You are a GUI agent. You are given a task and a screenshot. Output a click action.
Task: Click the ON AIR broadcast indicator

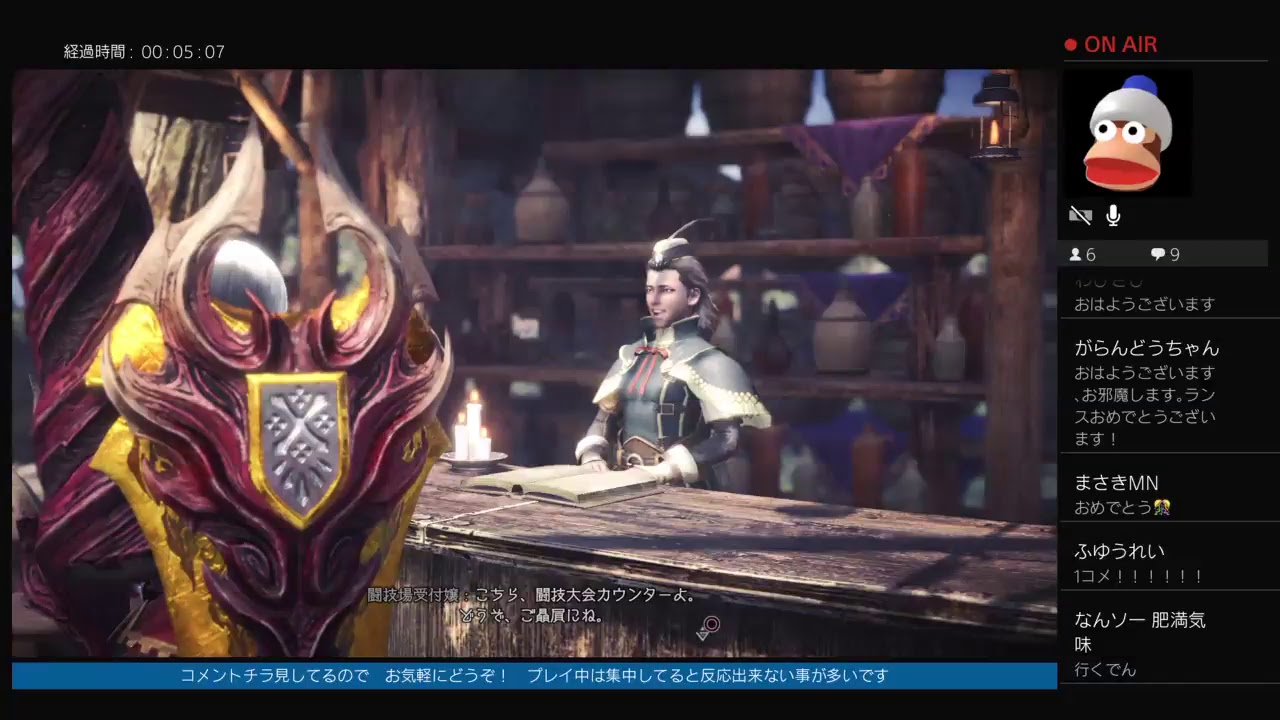1123,44
